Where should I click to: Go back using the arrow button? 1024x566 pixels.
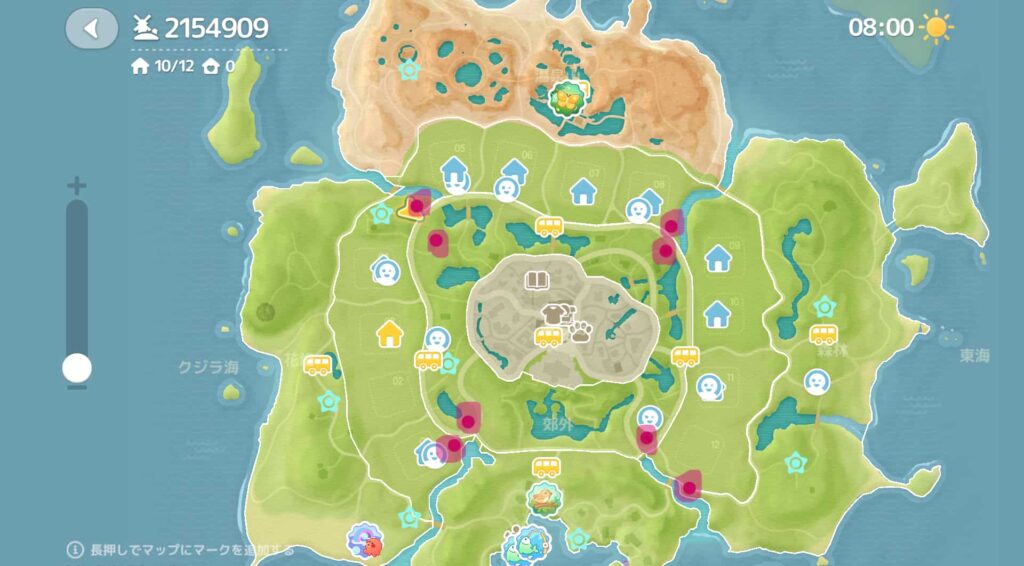coord(91,28)
